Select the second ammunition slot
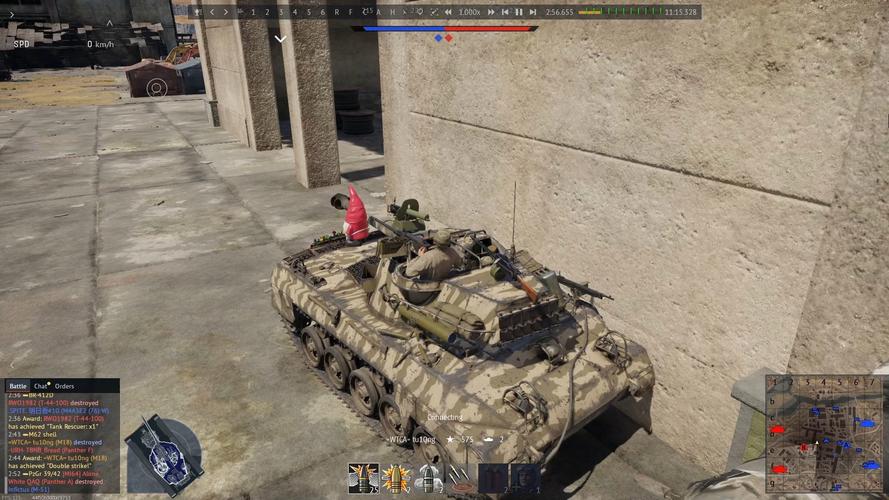The width and height of the screenshot is (889, 500). [x=396, y=478]
